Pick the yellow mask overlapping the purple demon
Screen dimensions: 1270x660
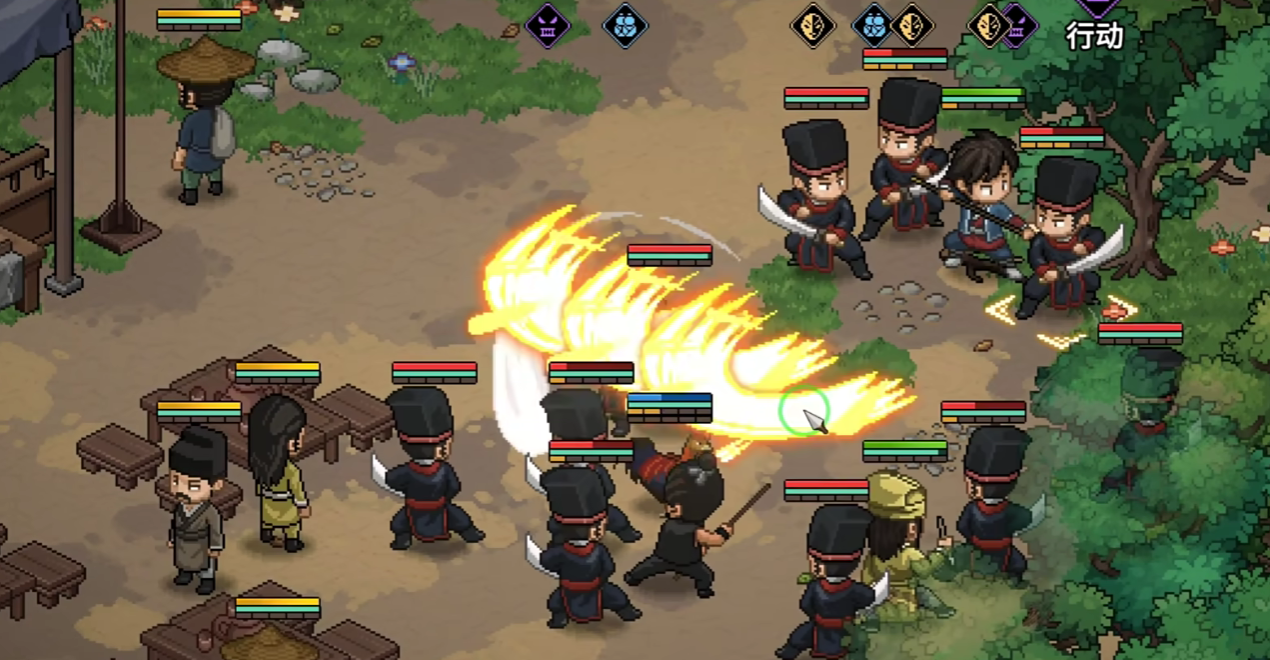(x=989, y=25)
